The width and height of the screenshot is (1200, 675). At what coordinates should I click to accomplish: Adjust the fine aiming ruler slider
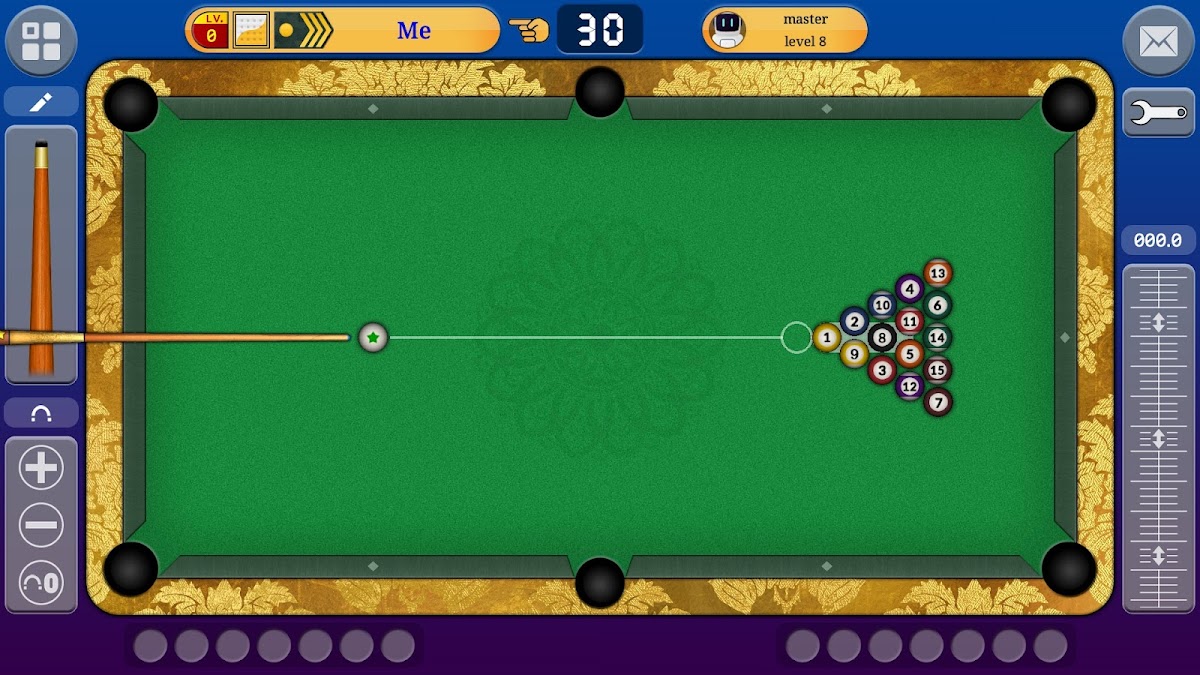click(1158, 438)
